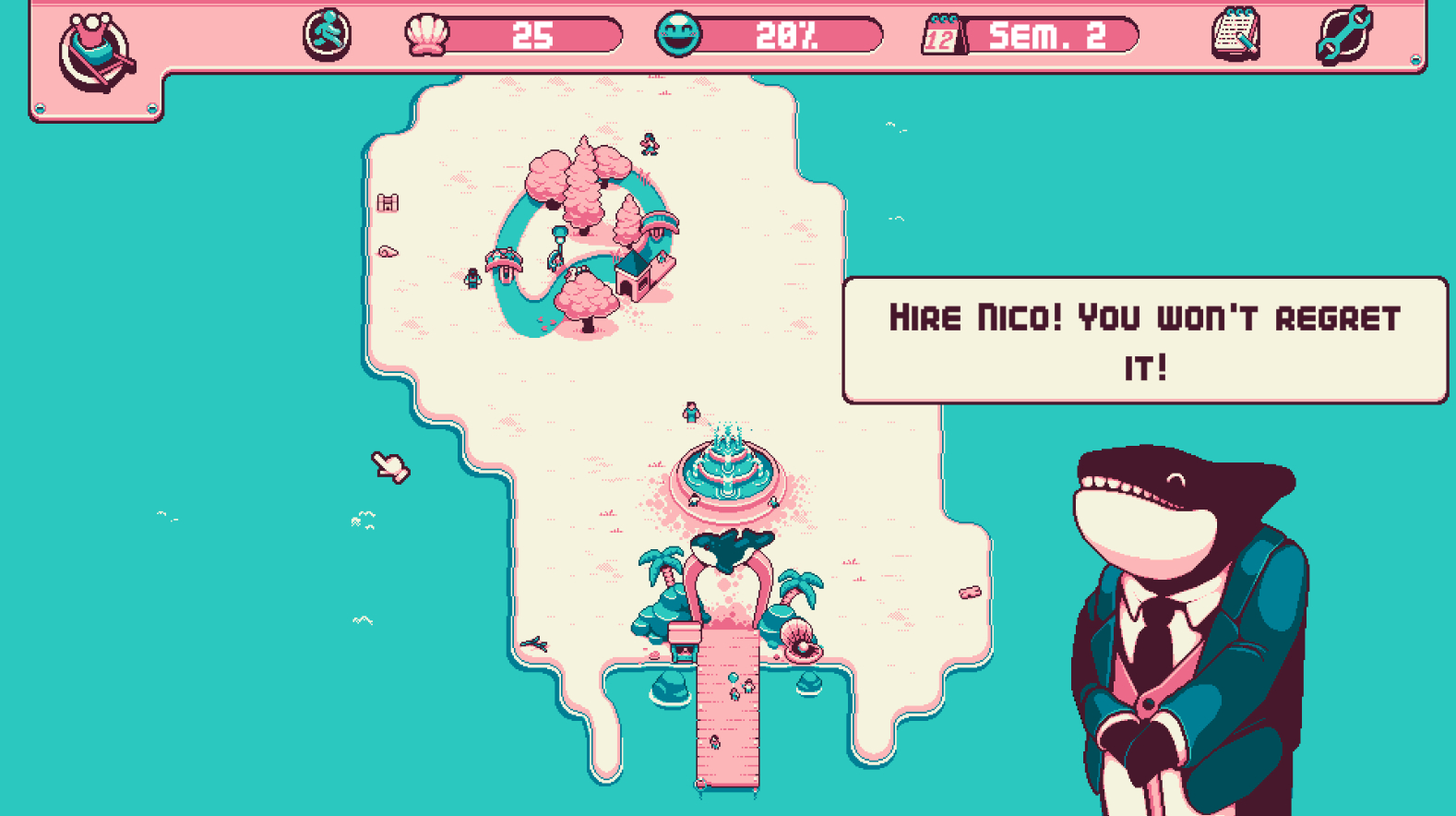Continue the "Hire Nico!" dialogue box
The height and width of the screenshot is (816, 1456).
1144,341
